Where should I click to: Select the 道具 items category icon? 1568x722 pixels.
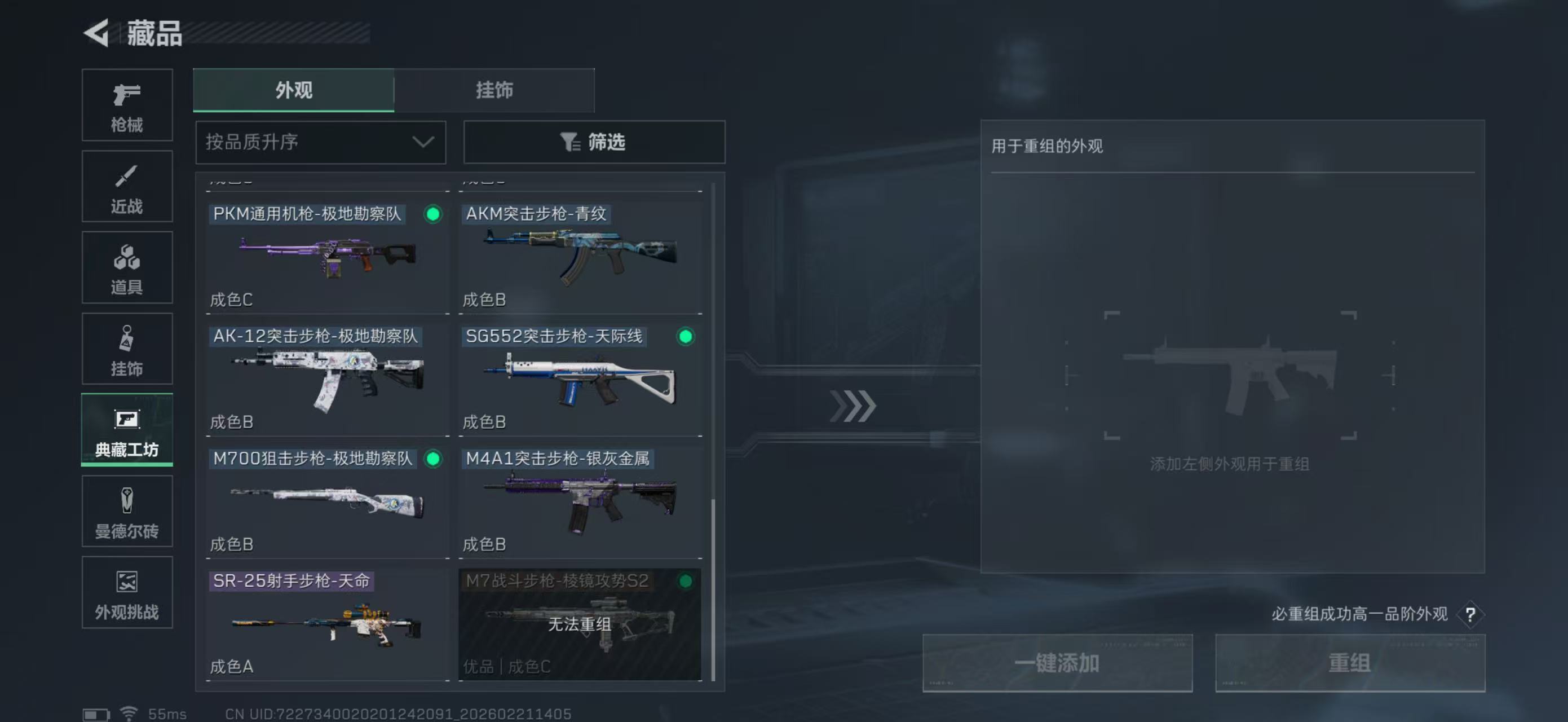click(x=127, y=267)
